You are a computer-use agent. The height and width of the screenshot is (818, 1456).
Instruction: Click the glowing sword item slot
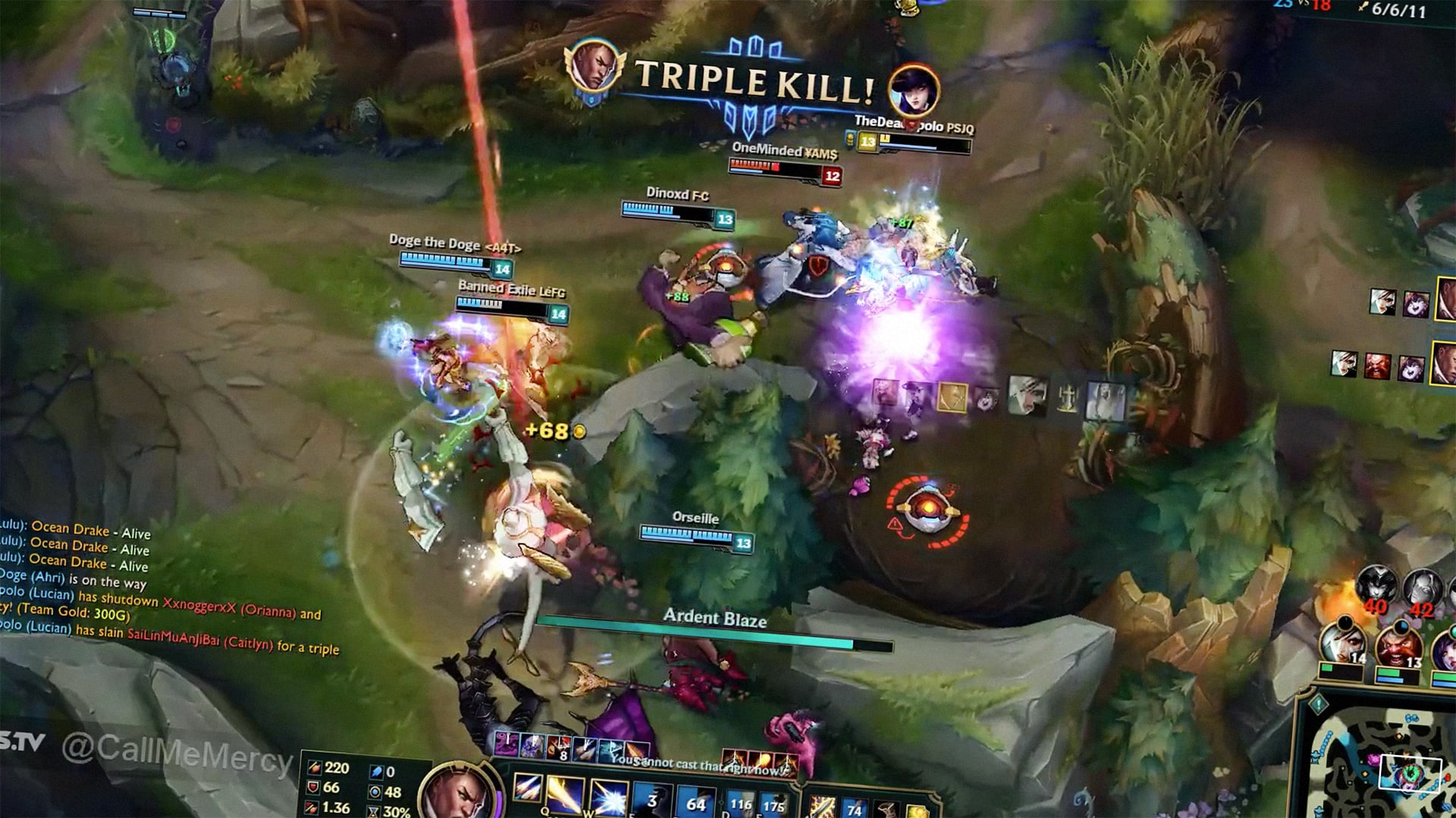822,807
